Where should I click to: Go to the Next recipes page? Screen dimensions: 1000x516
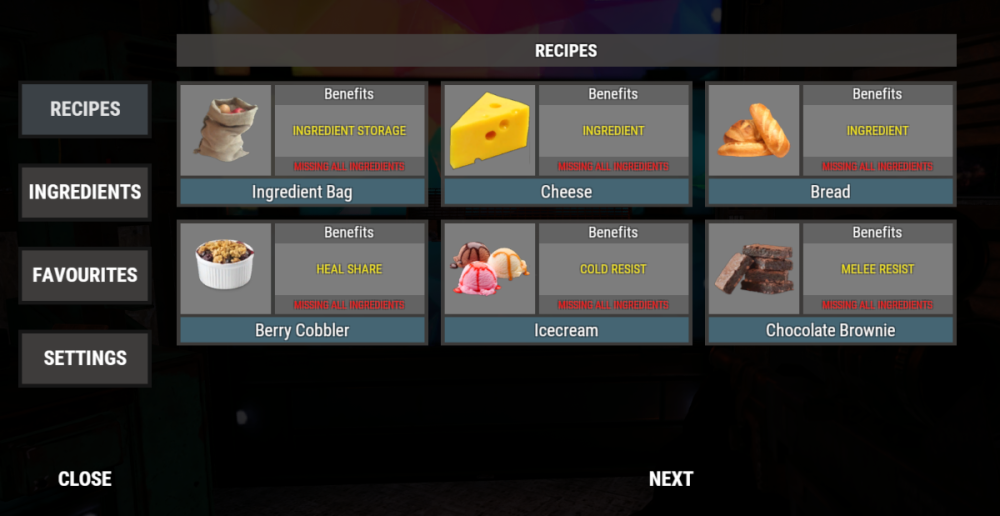(670, 479)
